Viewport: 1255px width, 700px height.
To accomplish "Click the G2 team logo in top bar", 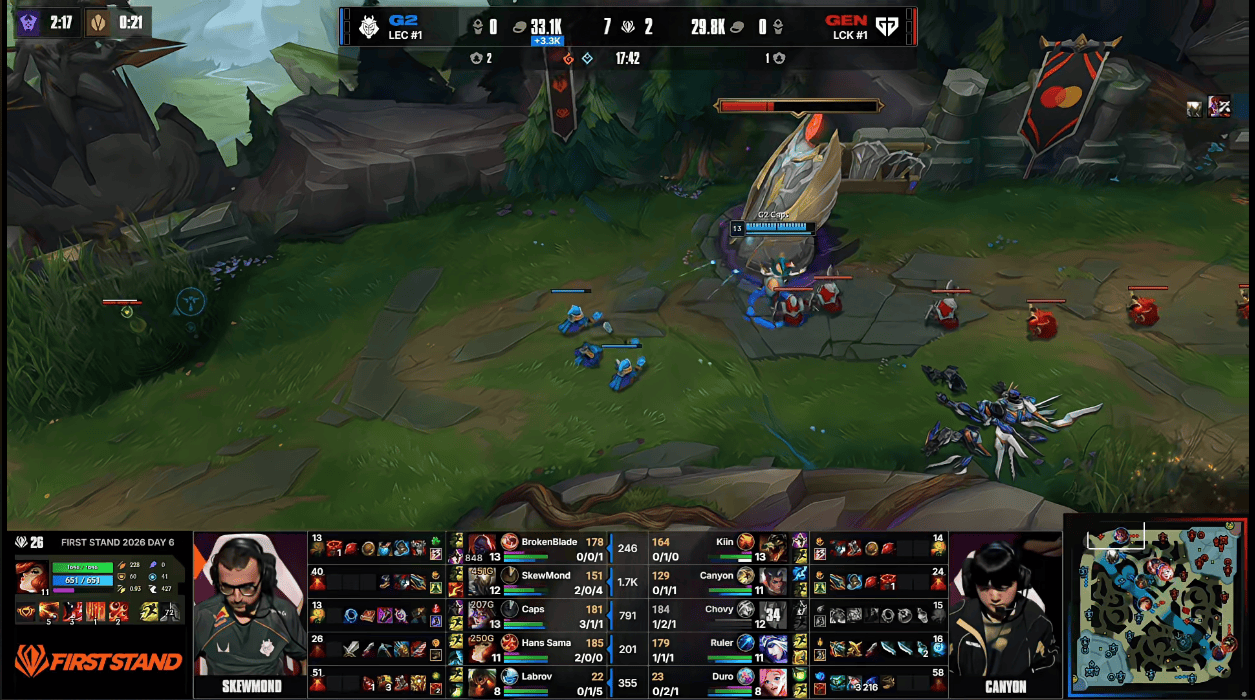I will pyautogui.click(x=370, y=27).
